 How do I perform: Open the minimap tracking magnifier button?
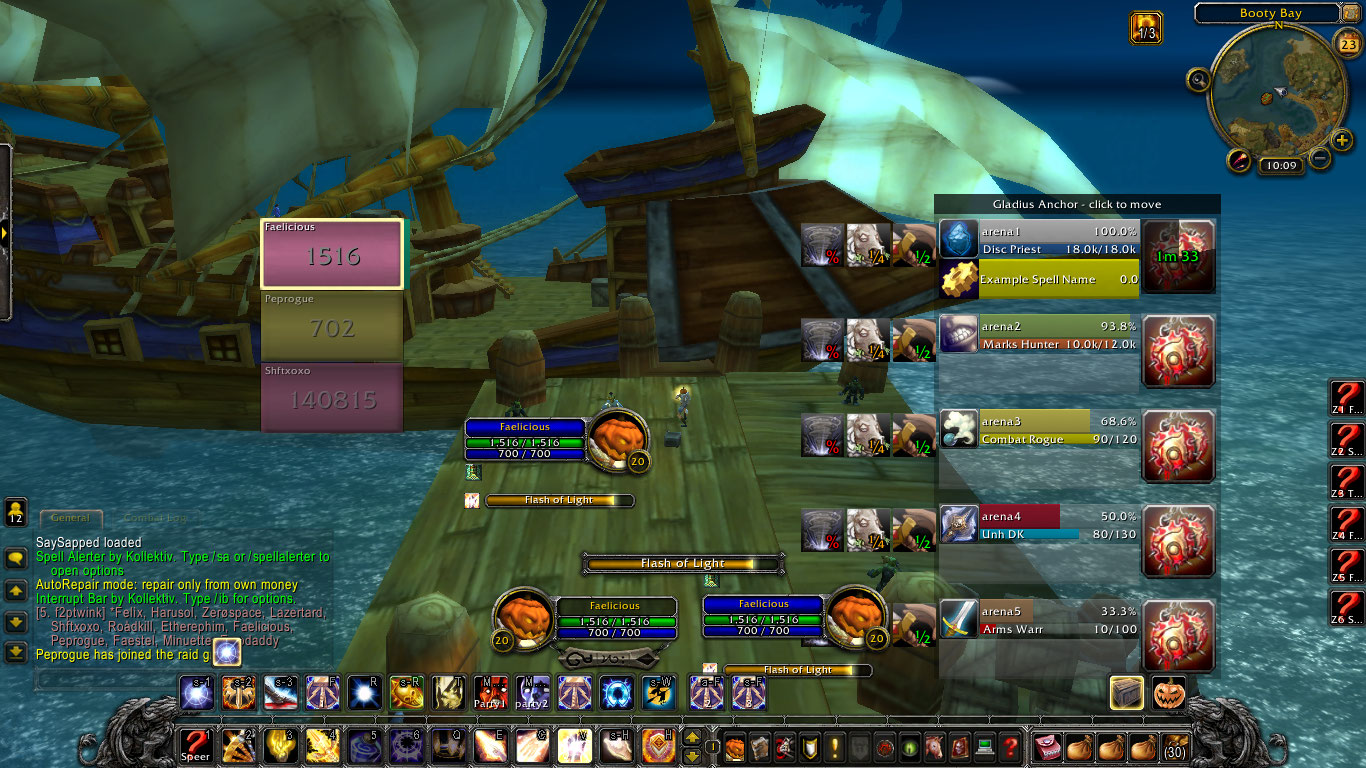tap(1198, 78)
